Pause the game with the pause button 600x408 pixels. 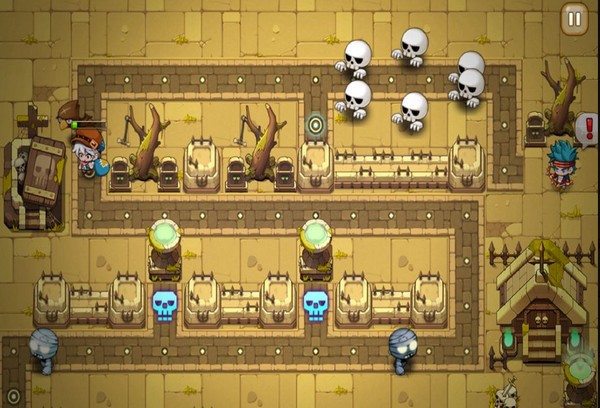pyautogui.click(x=574, y=17)
